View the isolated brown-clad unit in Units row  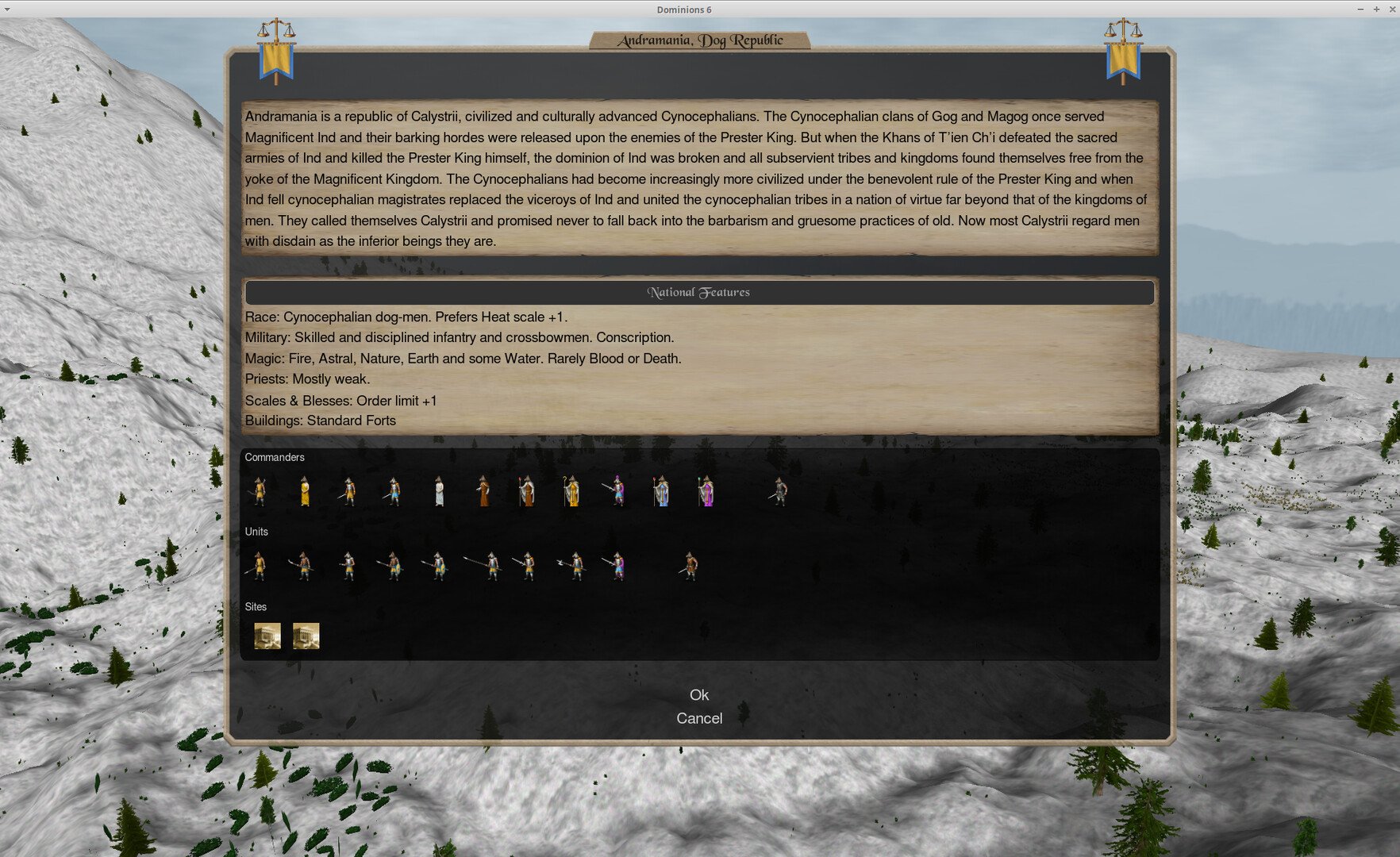coord(690,566)
